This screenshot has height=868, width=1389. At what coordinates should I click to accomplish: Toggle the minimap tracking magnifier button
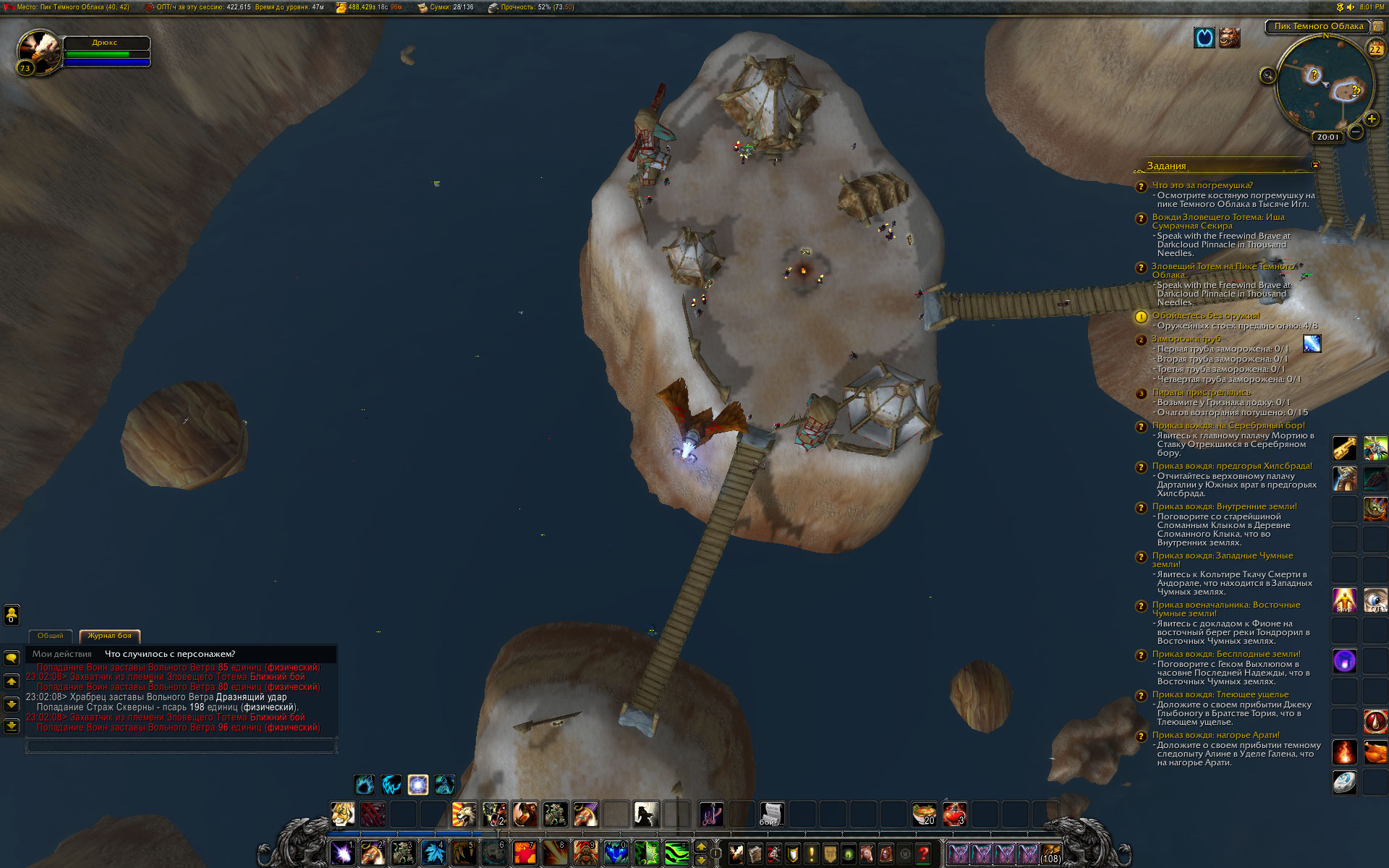[1267, 75]
